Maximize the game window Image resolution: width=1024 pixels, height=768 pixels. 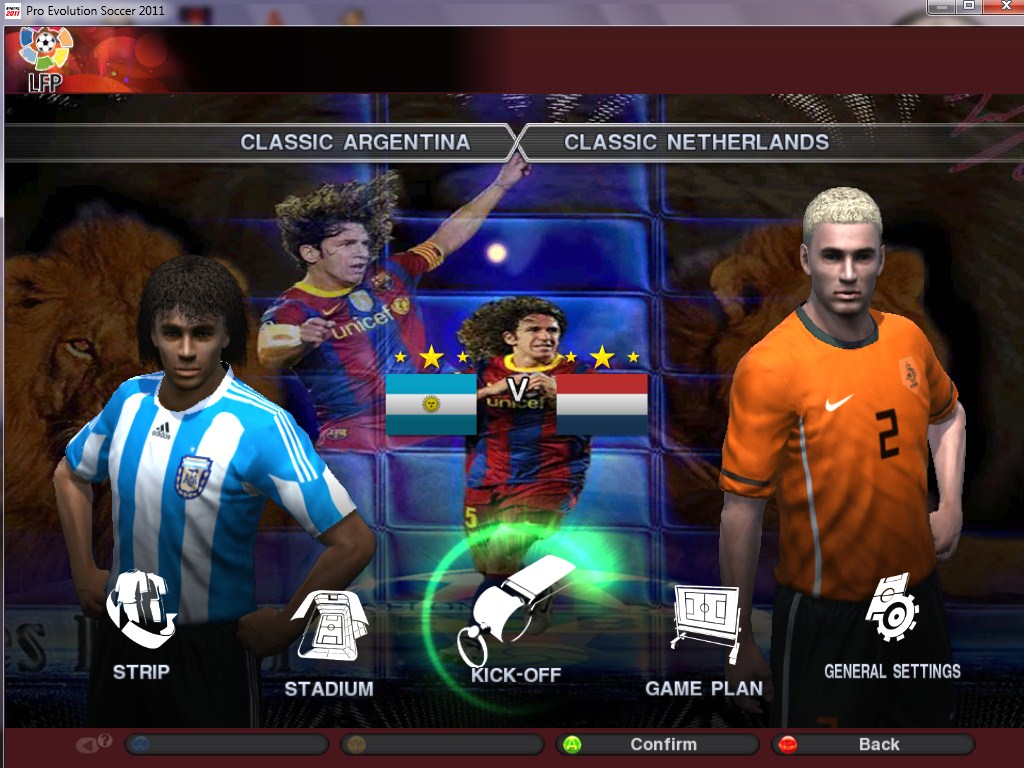(969, 6)
